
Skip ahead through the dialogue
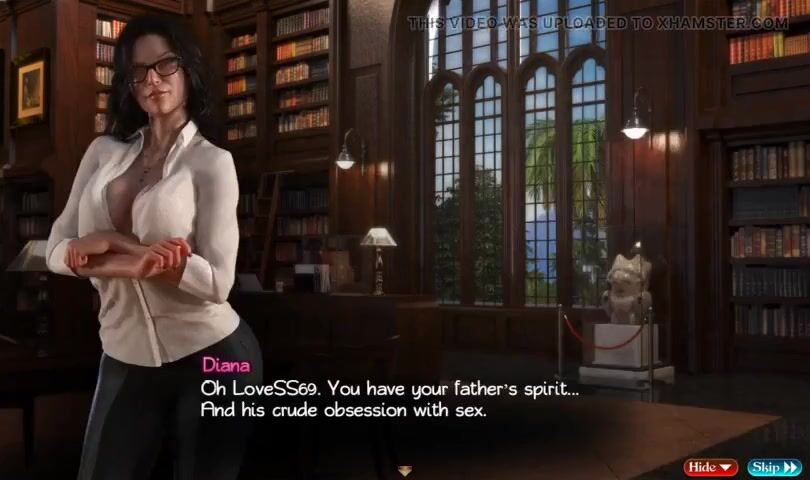coord(774,467)
